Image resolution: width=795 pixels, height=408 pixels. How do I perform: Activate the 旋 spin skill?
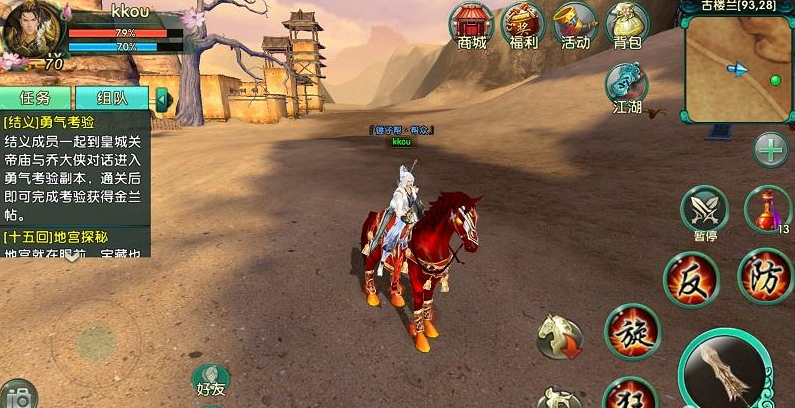pos(632,331)
